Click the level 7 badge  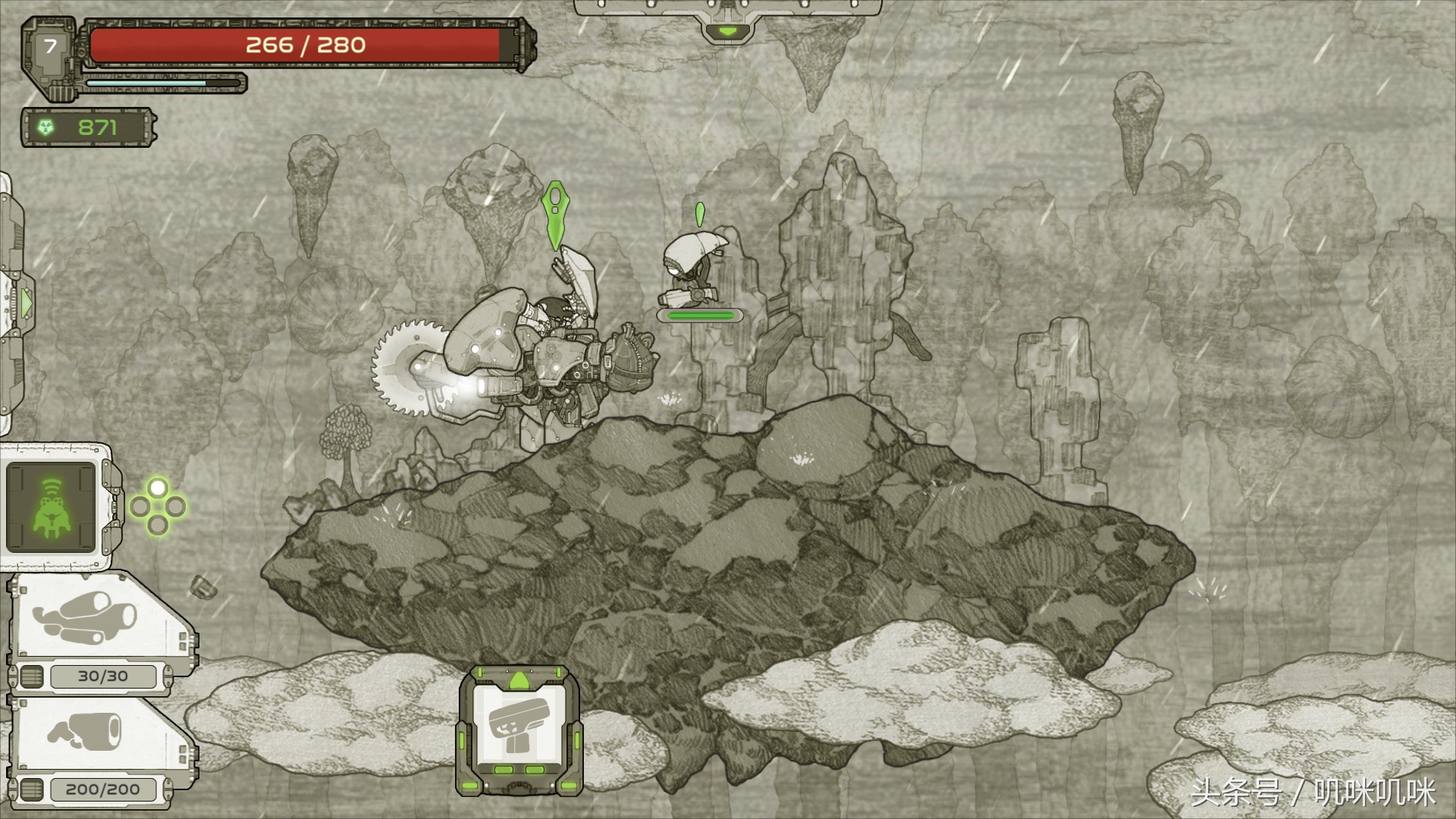pos(49,45)
